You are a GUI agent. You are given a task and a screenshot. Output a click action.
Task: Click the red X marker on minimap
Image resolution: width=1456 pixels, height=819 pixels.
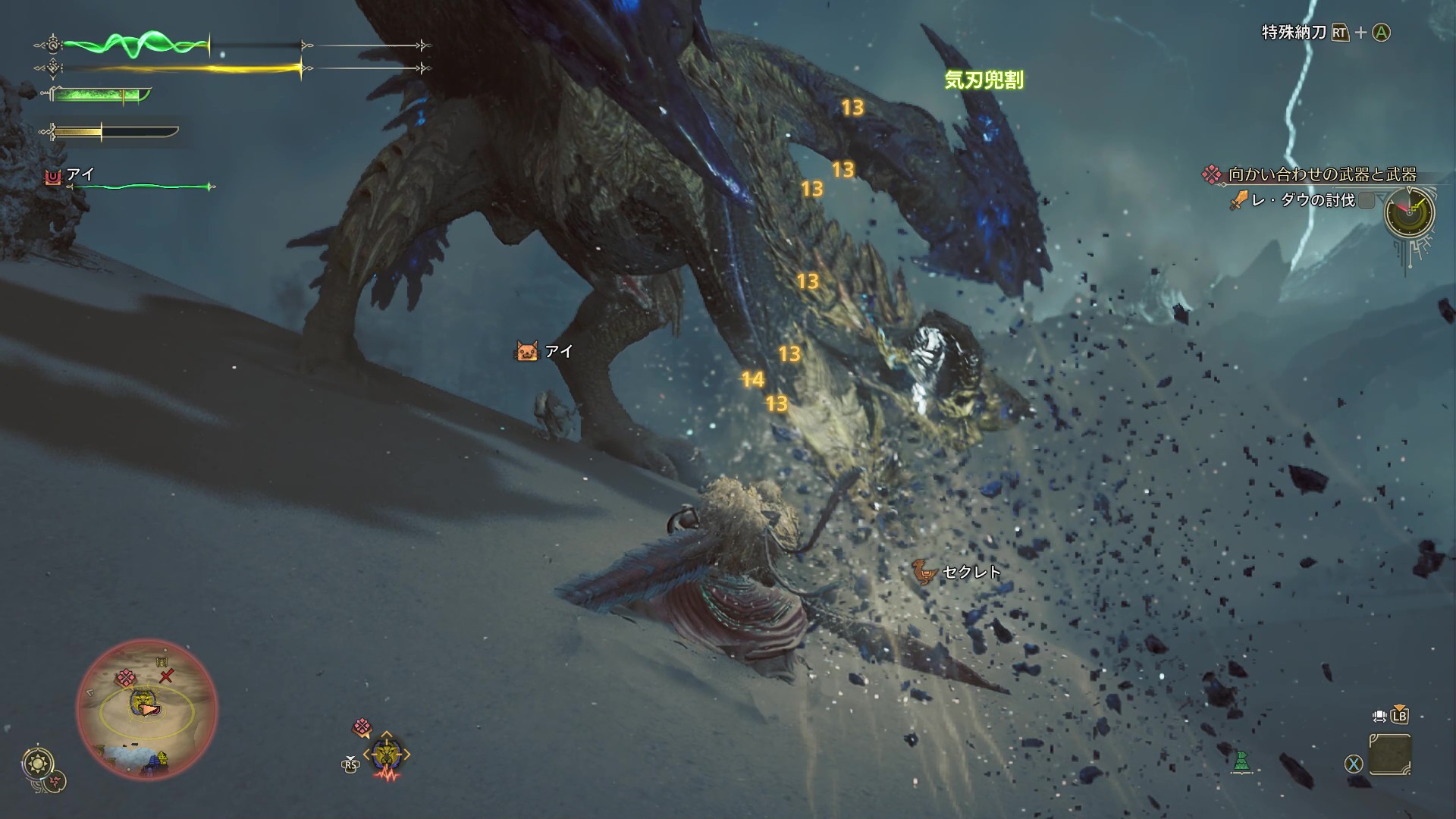(167, 676)
